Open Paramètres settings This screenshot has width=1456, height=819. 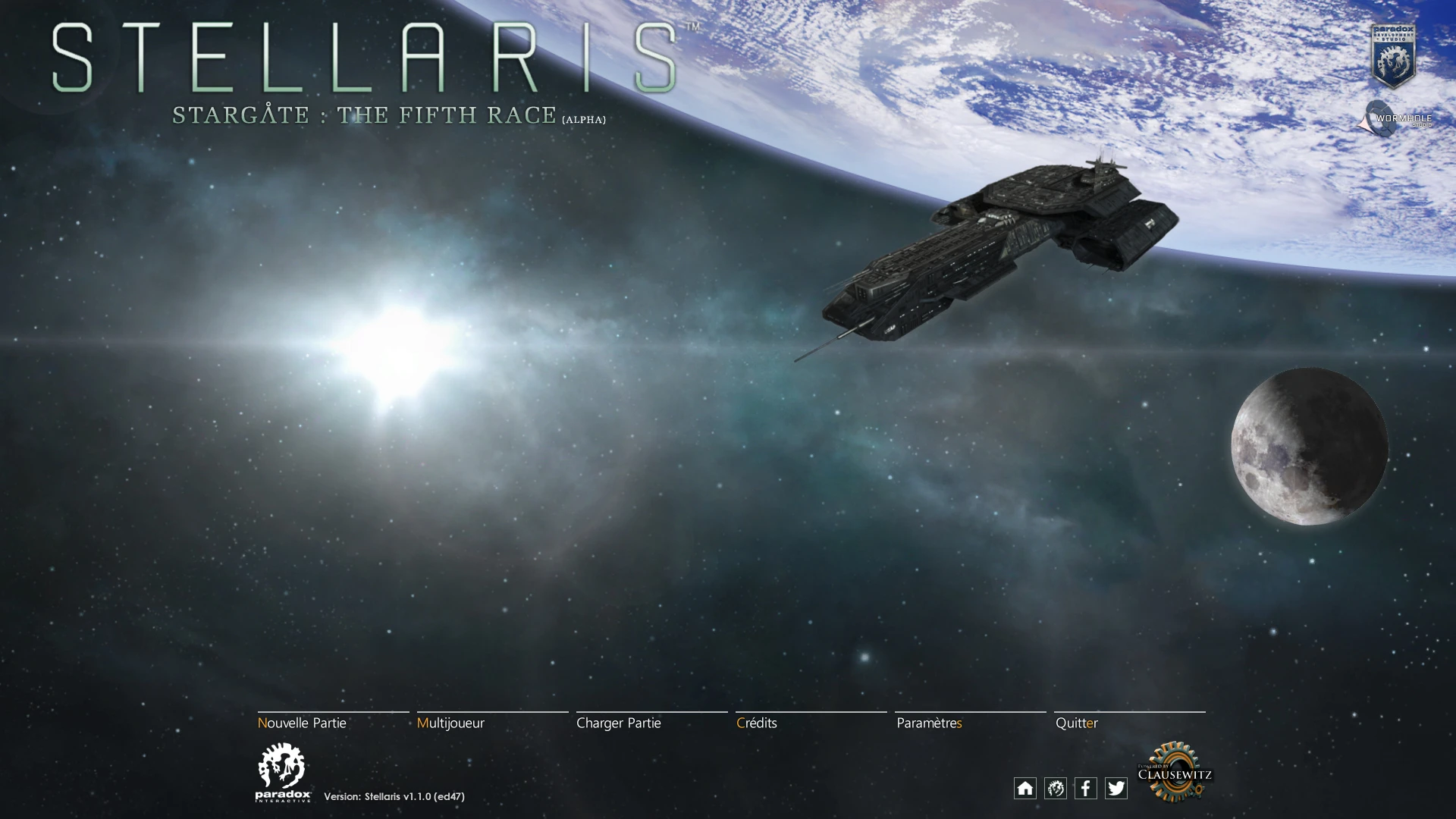coord(929,723)
